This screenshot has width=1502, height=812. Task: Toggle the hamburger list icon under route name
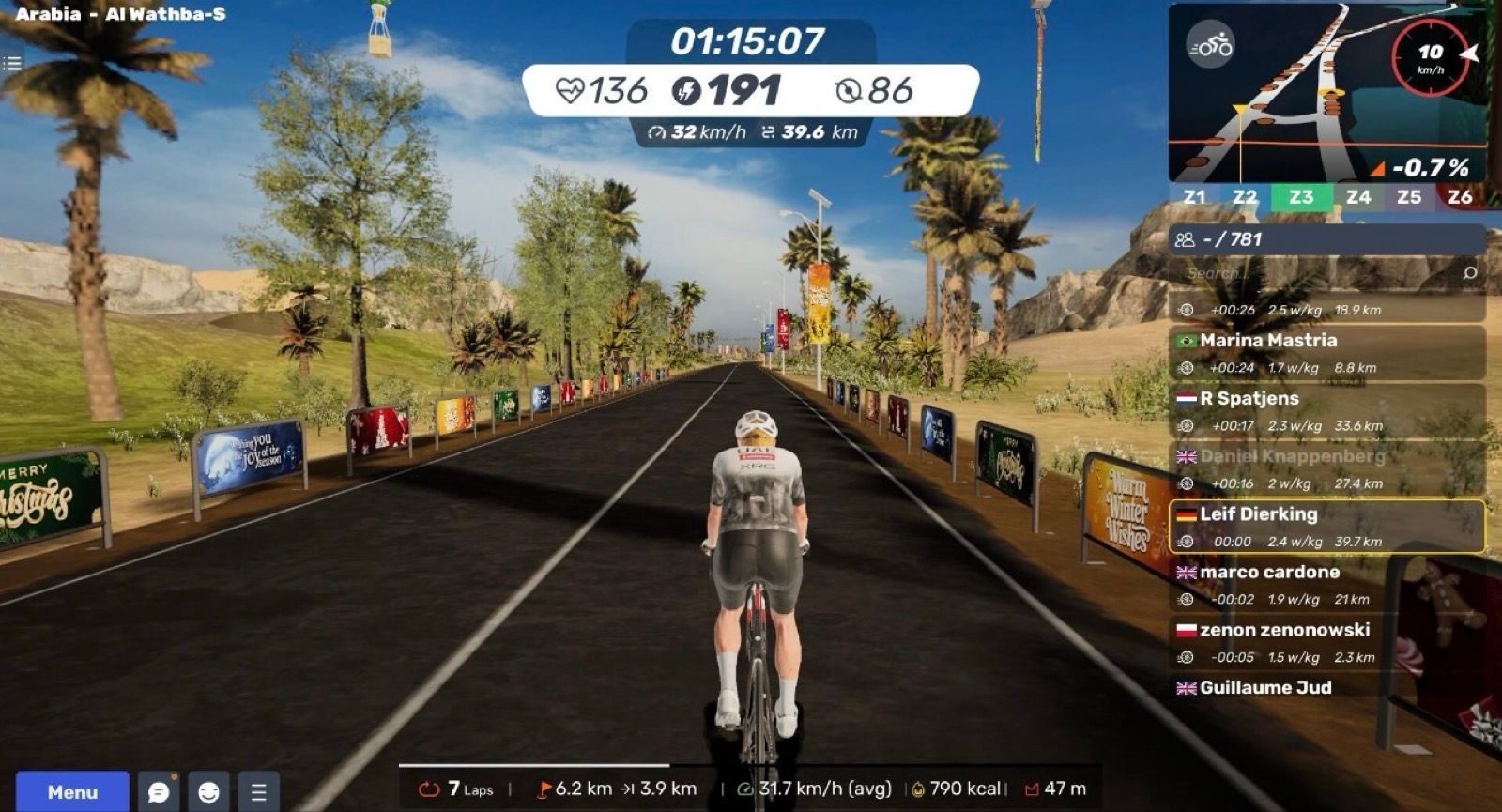(x=11, y=64)
